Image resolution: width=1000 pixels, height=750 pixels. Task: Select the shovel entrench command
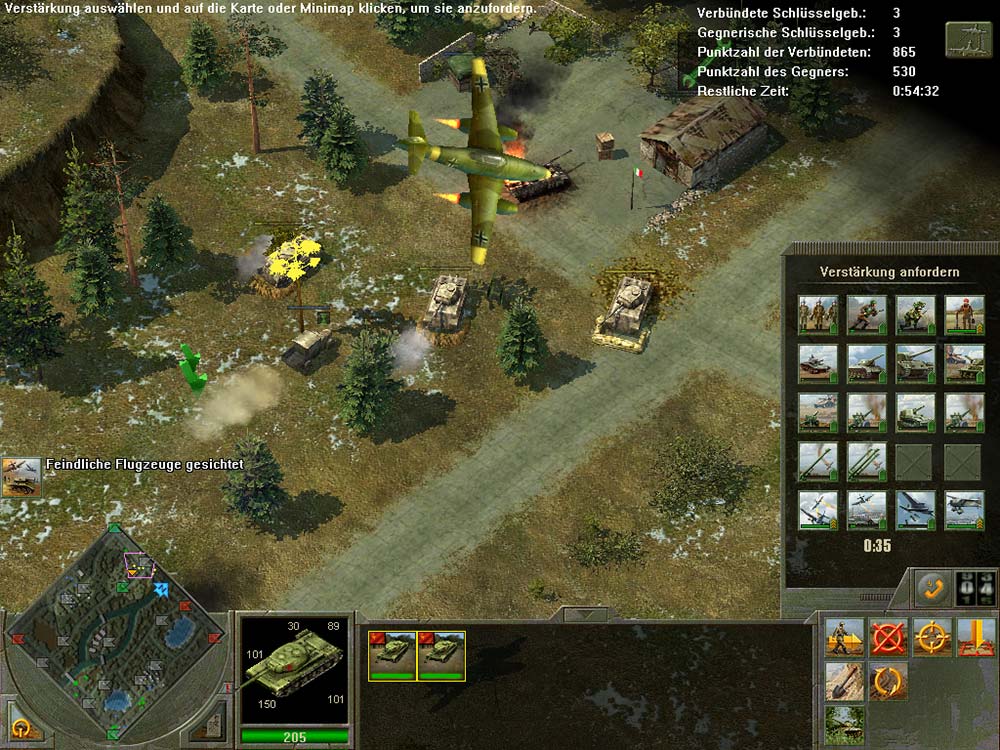click(844, 681)
